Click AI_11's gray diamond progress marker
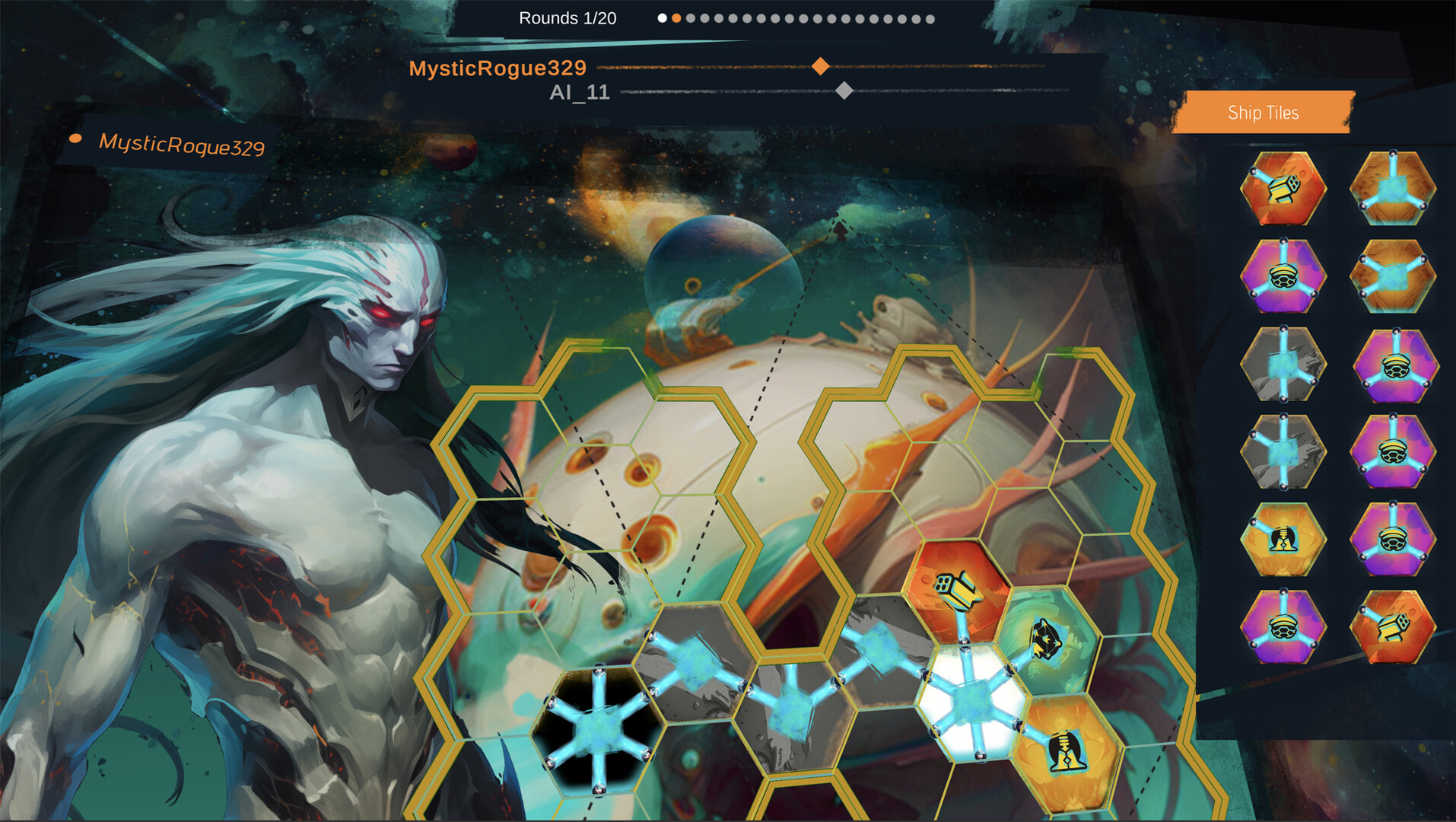Viewport: 1456px width, 822px height. (846, 92)
